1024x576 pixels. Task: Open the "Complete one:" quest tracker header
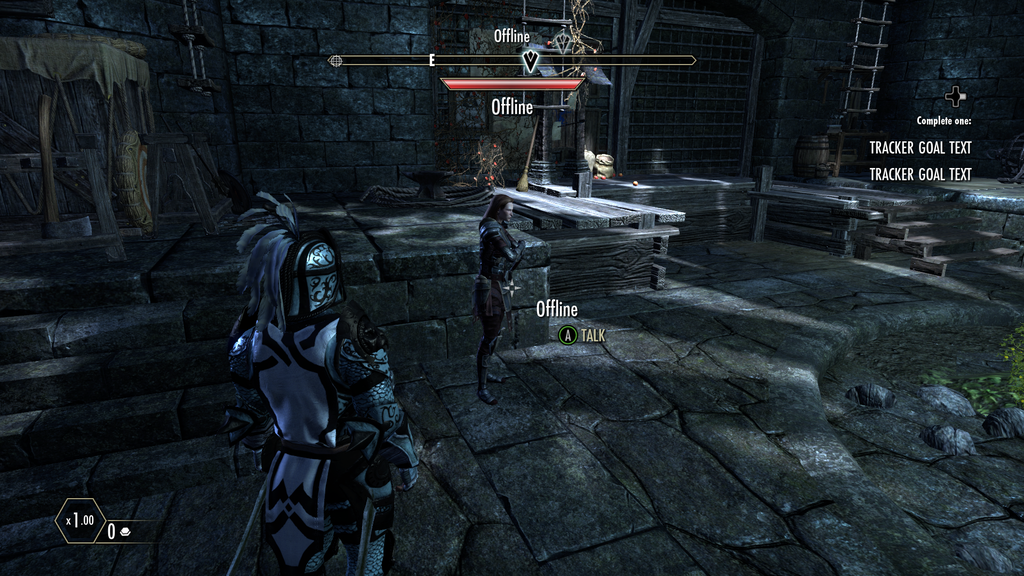point(943,121)
